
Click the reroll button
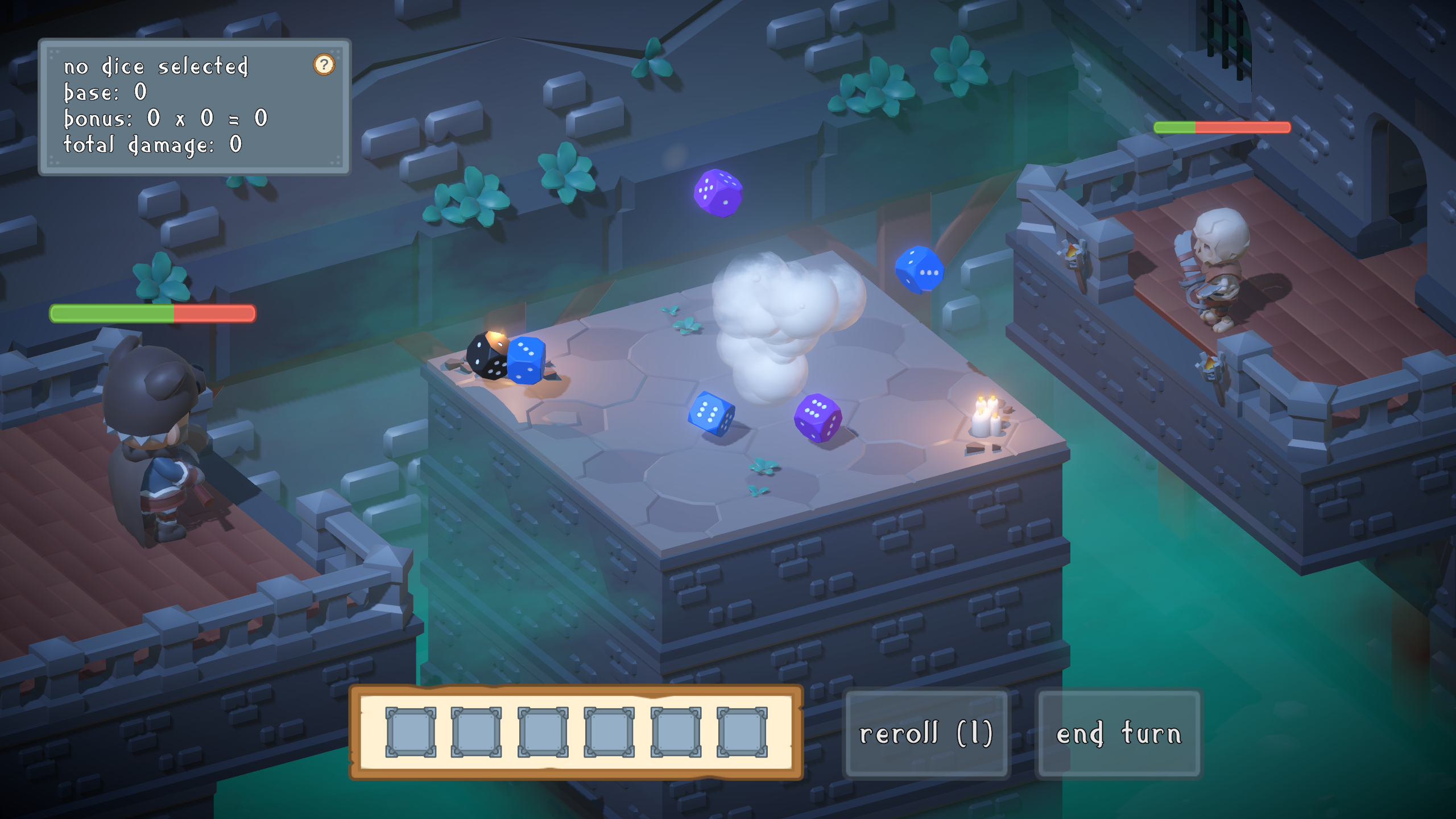[x=926, y=733]
